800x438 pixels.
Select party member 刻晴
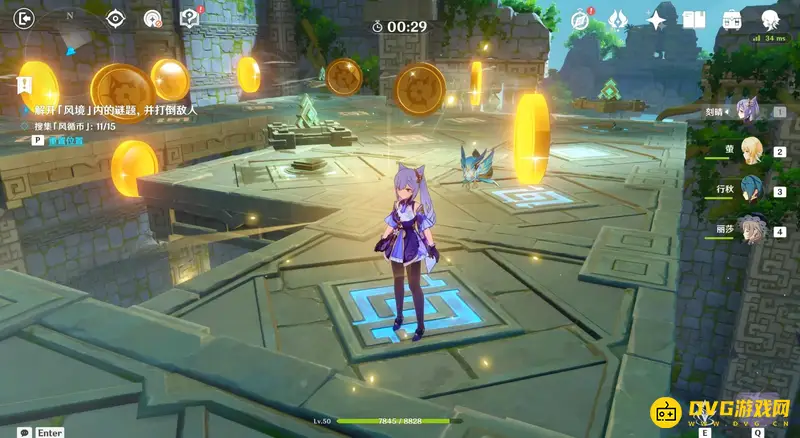point(748,111)
